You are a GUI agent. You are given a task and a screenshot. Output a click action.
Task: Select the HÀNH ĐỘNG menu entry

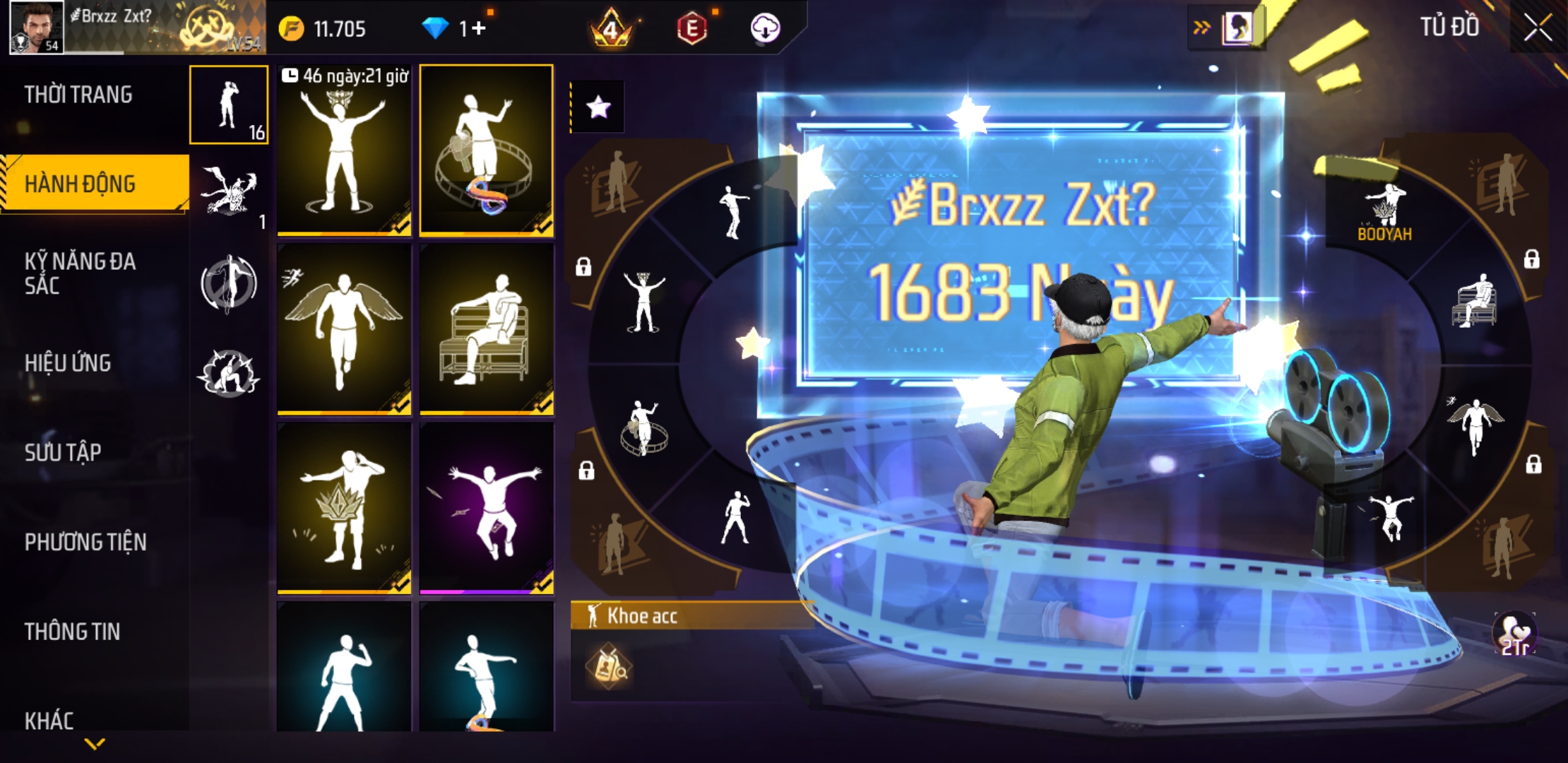[80, 184]
